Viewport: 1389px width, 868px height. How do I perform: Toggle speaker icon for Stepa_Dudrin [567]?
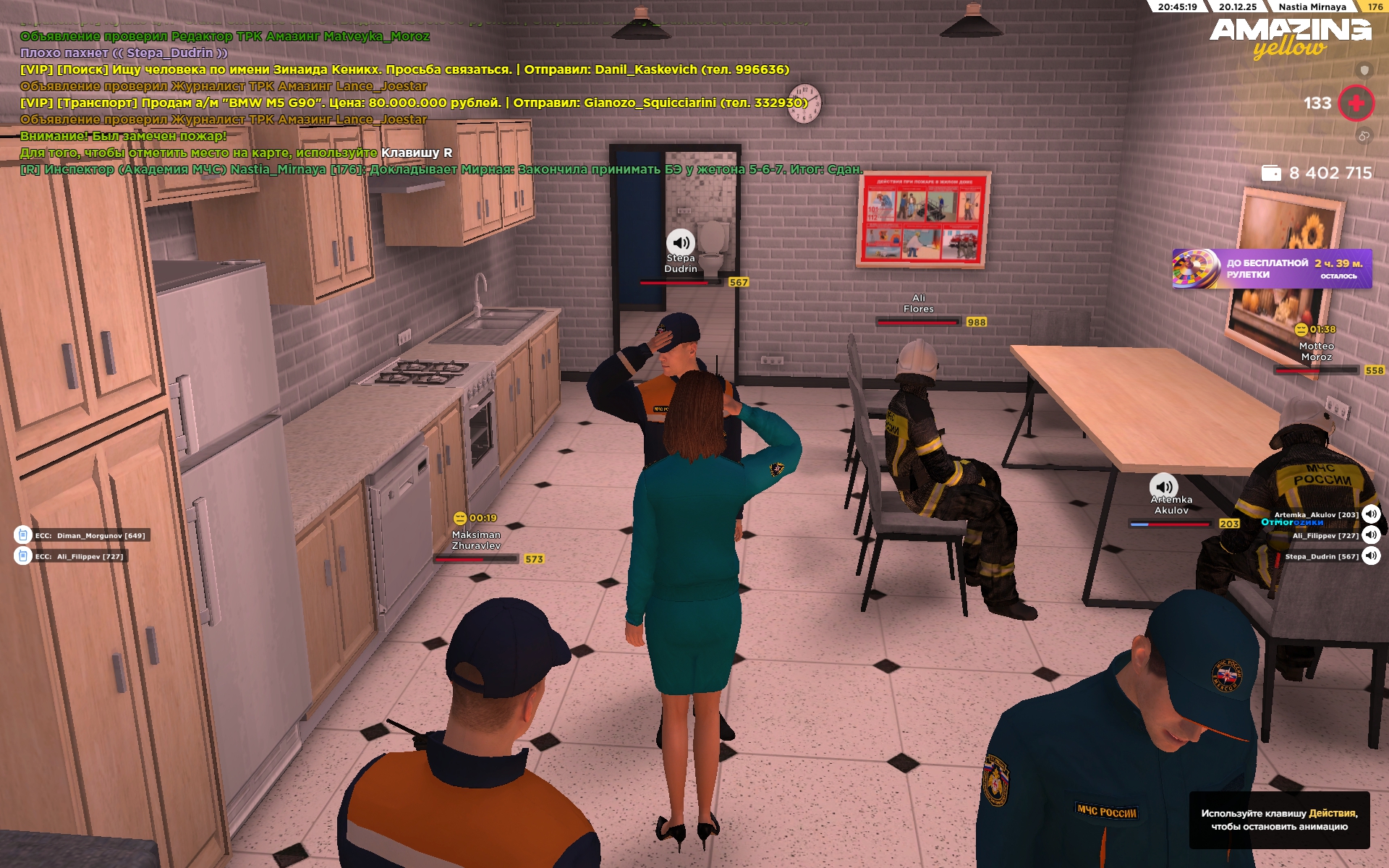[x=1371, y=556]
